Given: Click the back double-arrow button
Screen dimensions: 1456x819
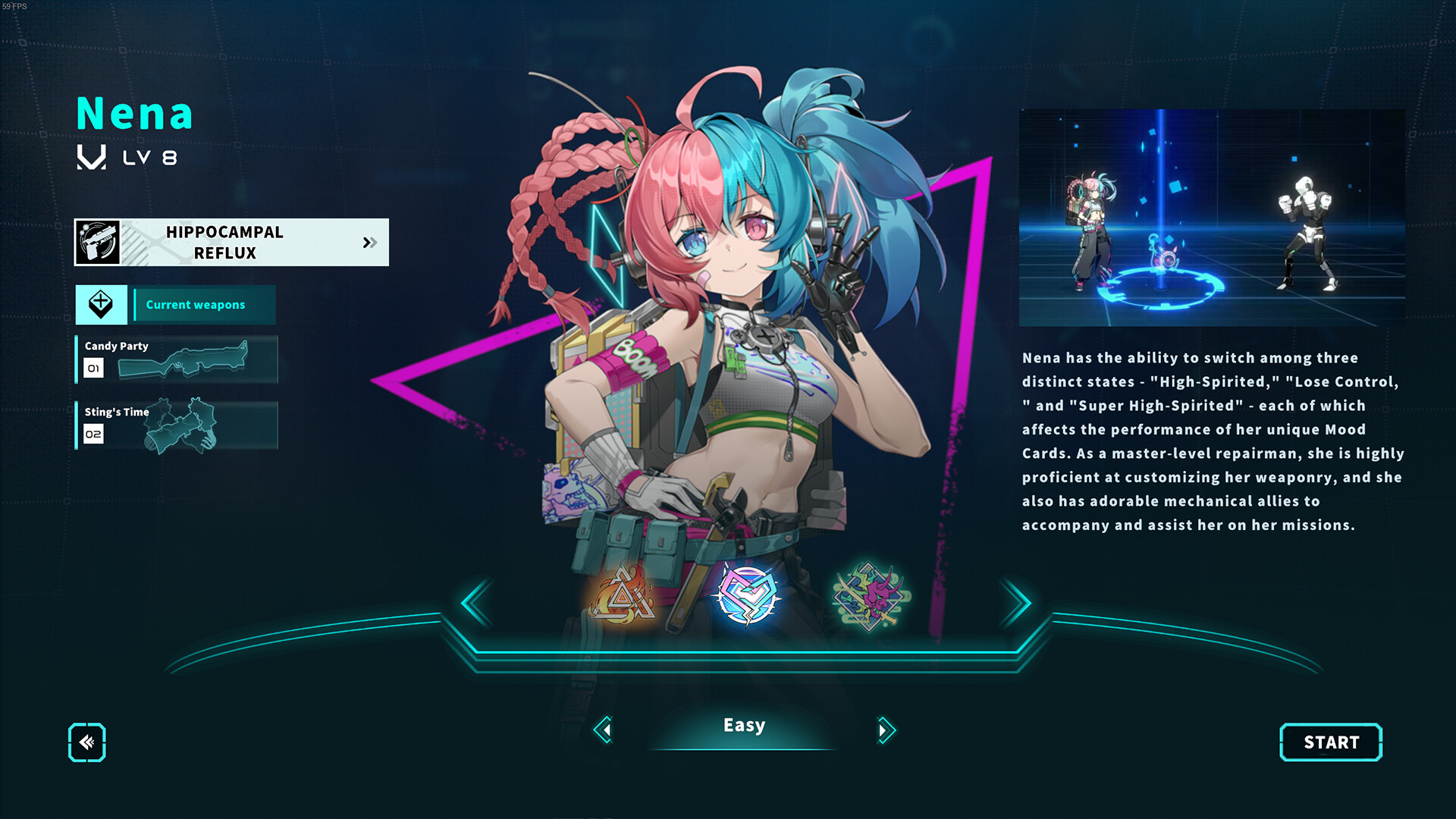Looking at the screenshot, I should (86, 742).
